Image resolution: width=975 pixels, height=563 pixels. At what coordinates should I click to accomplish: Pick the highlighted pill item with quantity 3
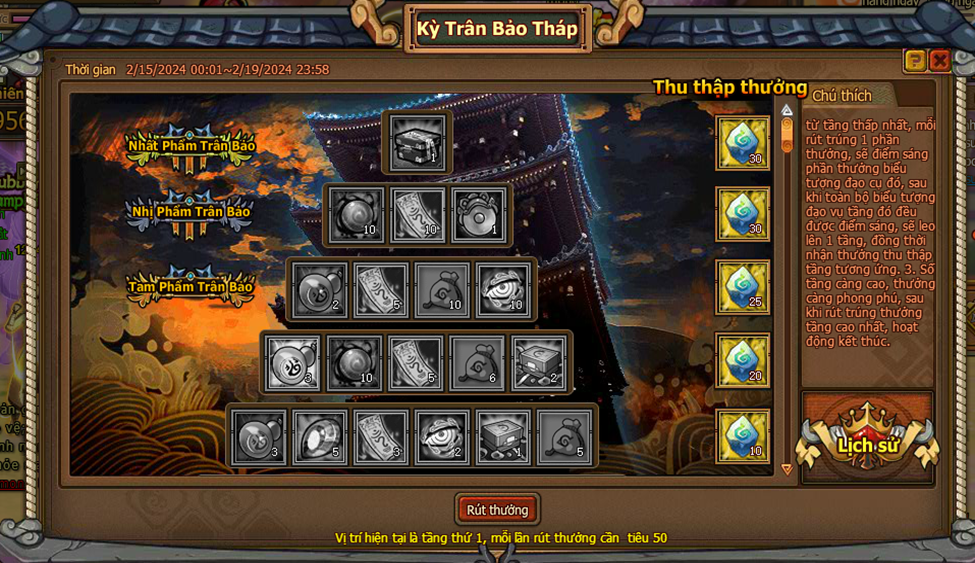coord(294,362)
